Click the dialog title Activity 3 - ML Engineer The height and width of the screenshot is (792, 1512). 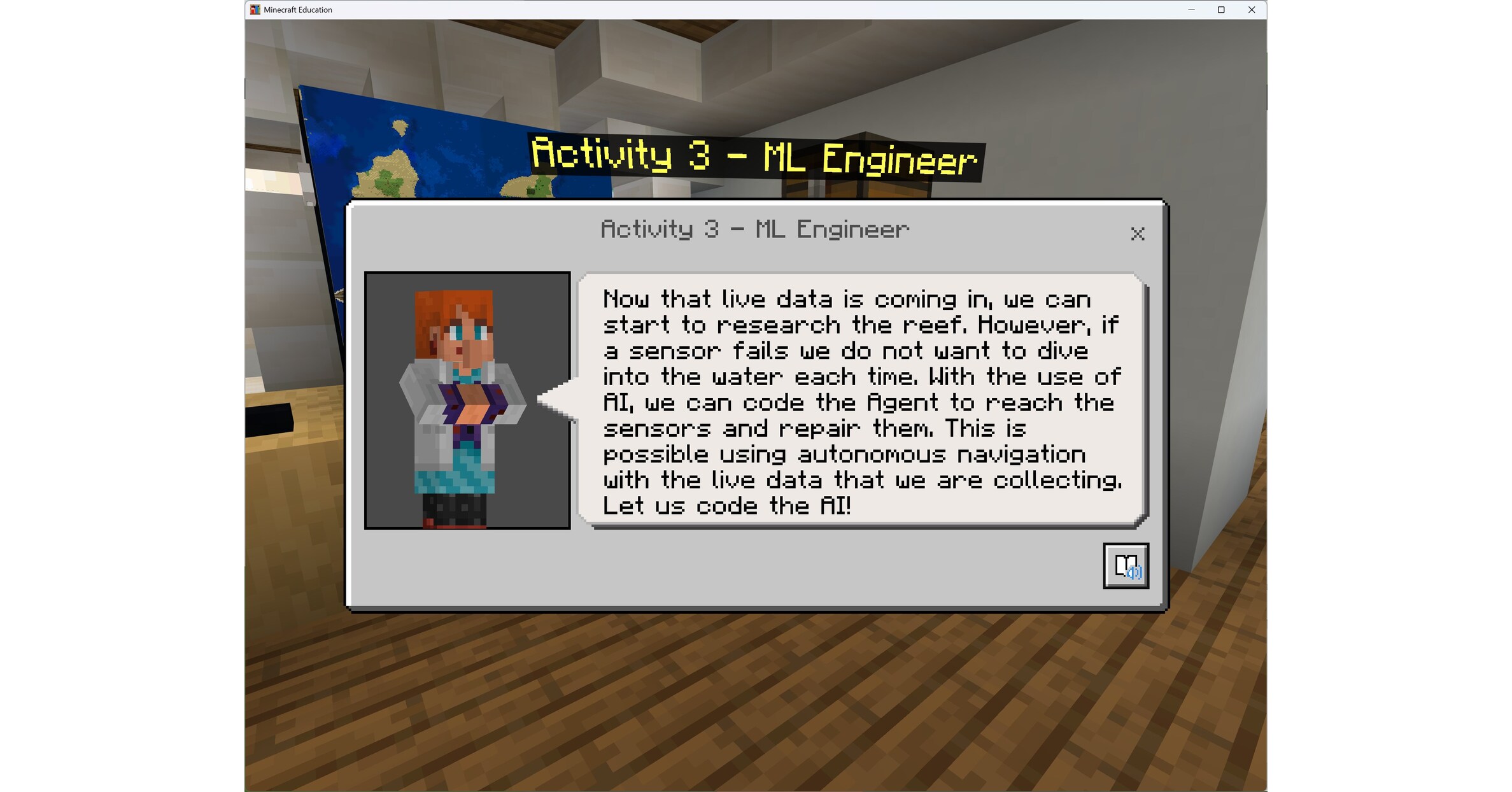(754, 229)
